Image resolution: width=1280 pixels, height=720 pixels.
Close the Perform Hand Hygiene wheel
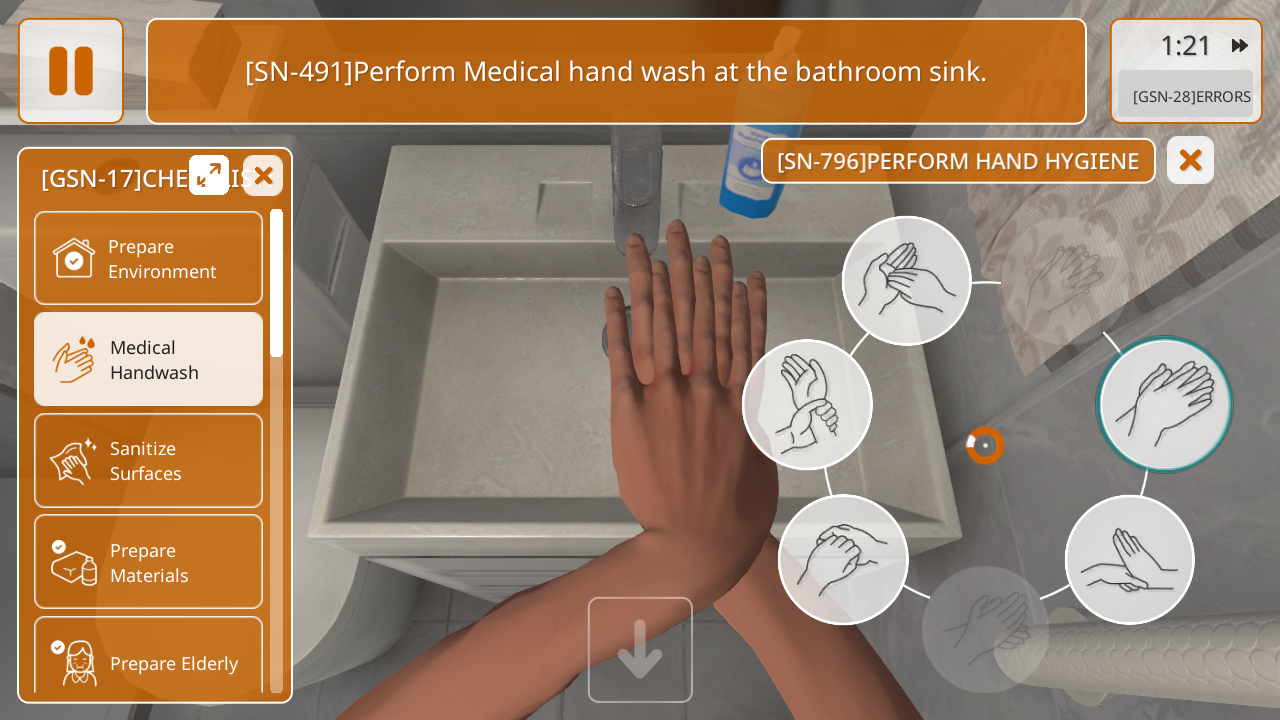pos(1190,160)
